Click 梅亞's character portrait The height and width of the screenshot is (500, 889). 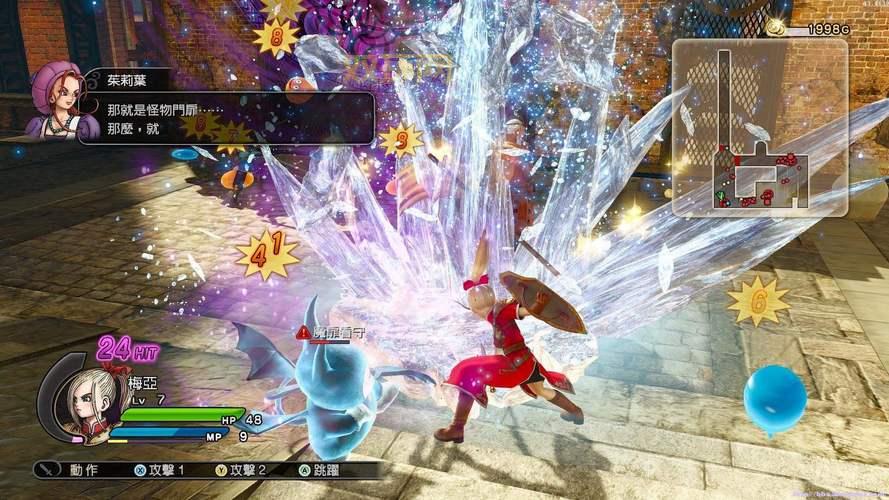click(80, 397)
